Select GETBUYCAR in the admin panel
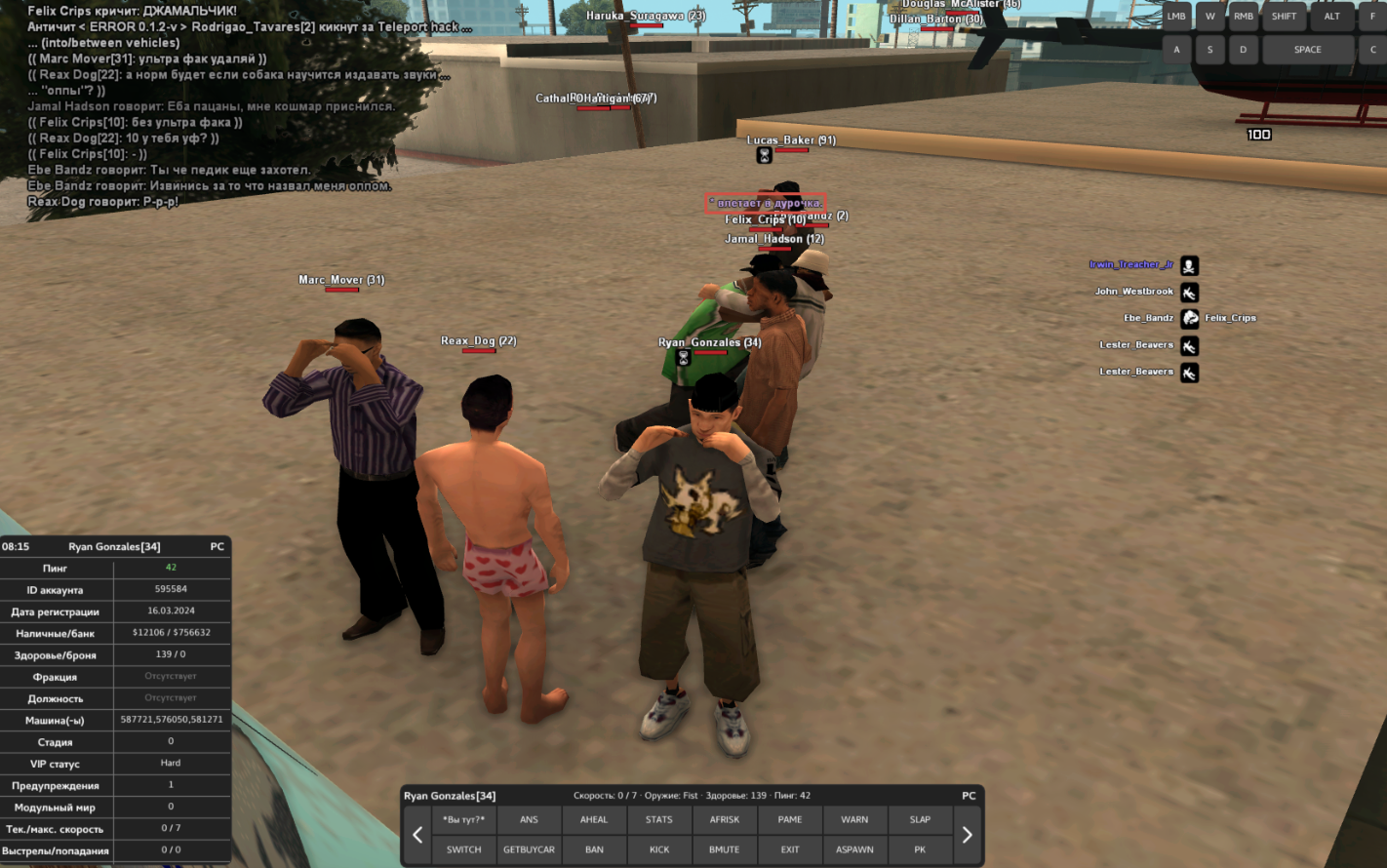 [529, 849]
